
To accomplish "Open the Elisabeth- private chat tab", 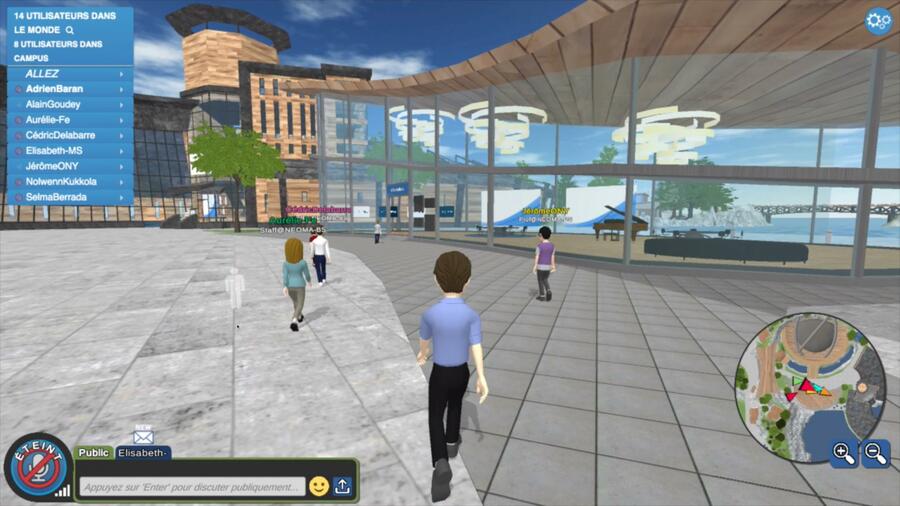I will click(143, 453).
